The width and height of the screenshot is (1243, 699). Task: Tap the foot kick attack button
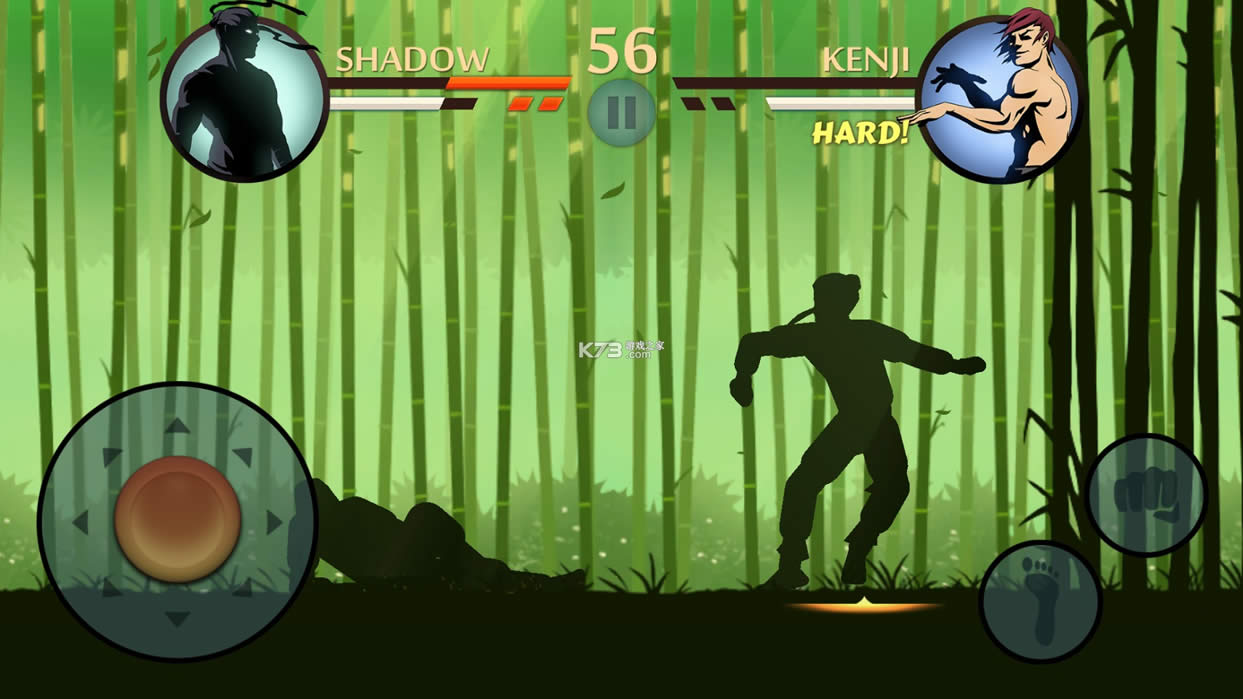1040,601
